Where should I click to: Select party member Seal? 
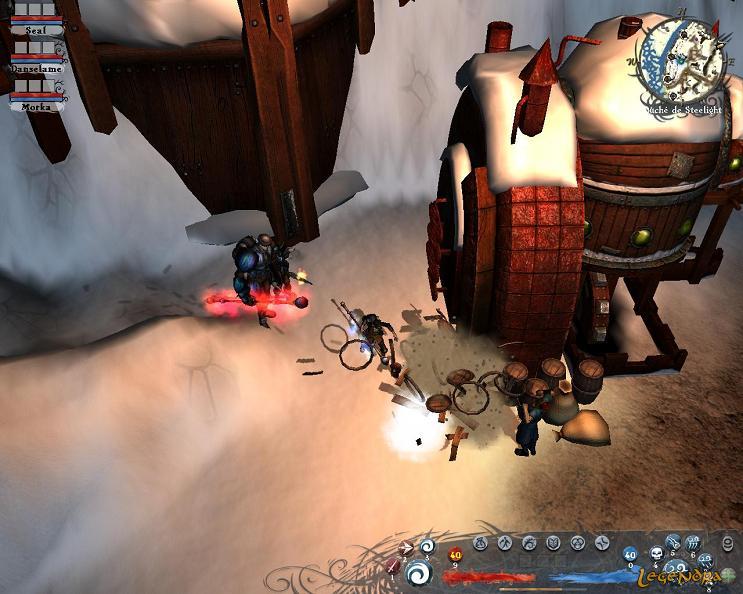37,30
